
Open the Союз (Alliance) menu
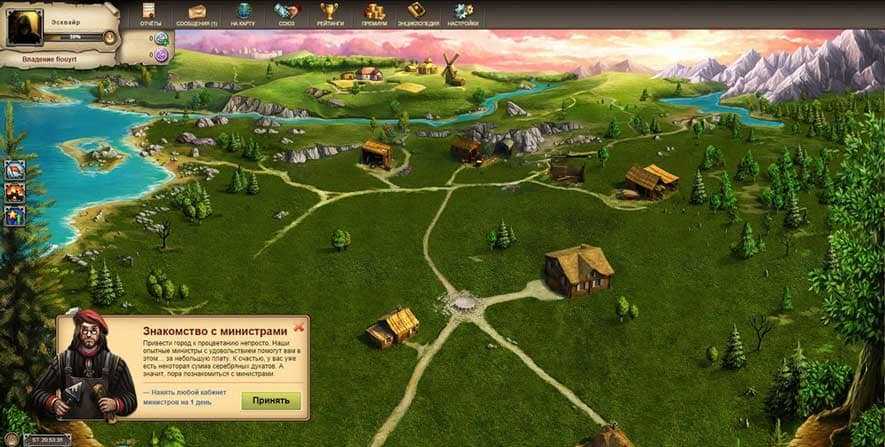click(x=286, y=14)
